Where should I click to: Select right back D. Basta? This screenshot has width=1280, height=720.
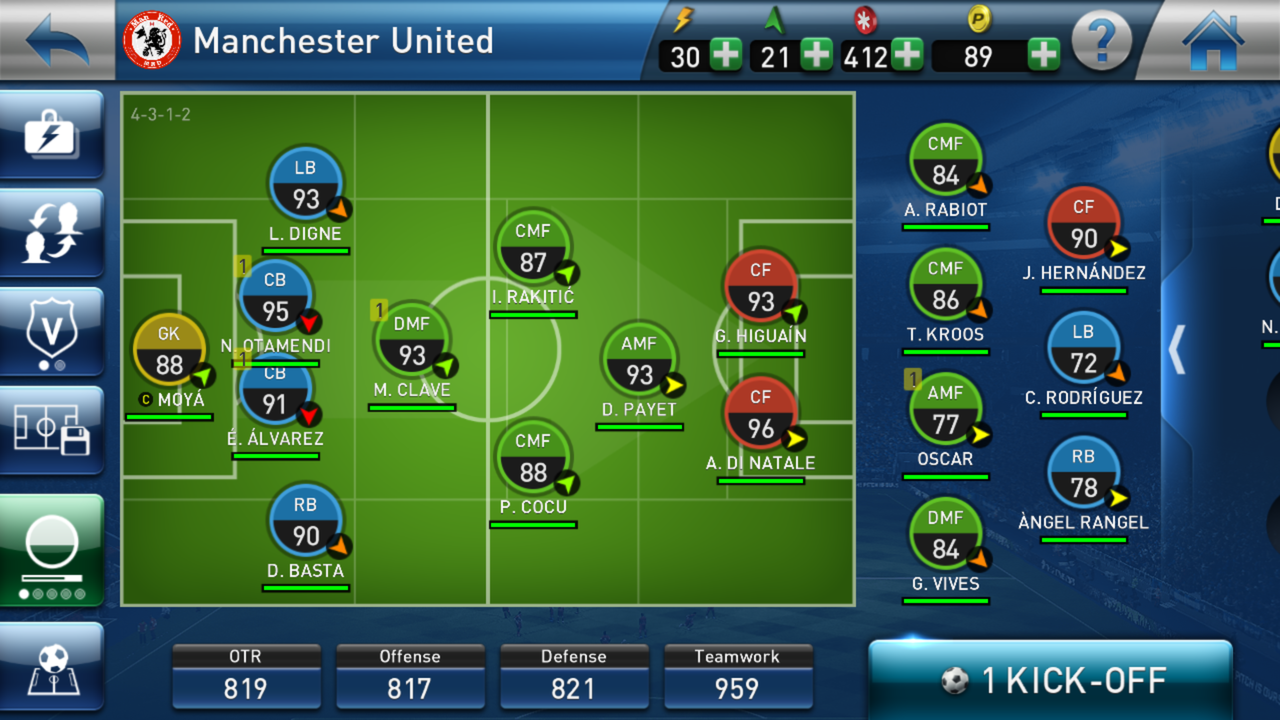click(x=305, y=522)
